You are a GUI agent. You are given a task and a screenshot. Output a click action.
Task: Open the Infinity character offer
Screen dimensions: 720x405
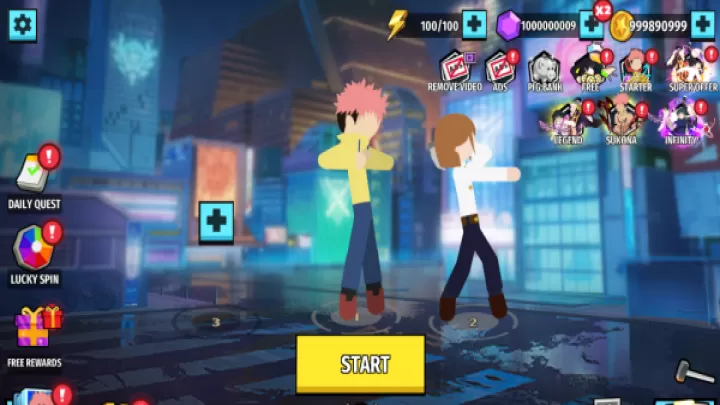coord(680,120)
